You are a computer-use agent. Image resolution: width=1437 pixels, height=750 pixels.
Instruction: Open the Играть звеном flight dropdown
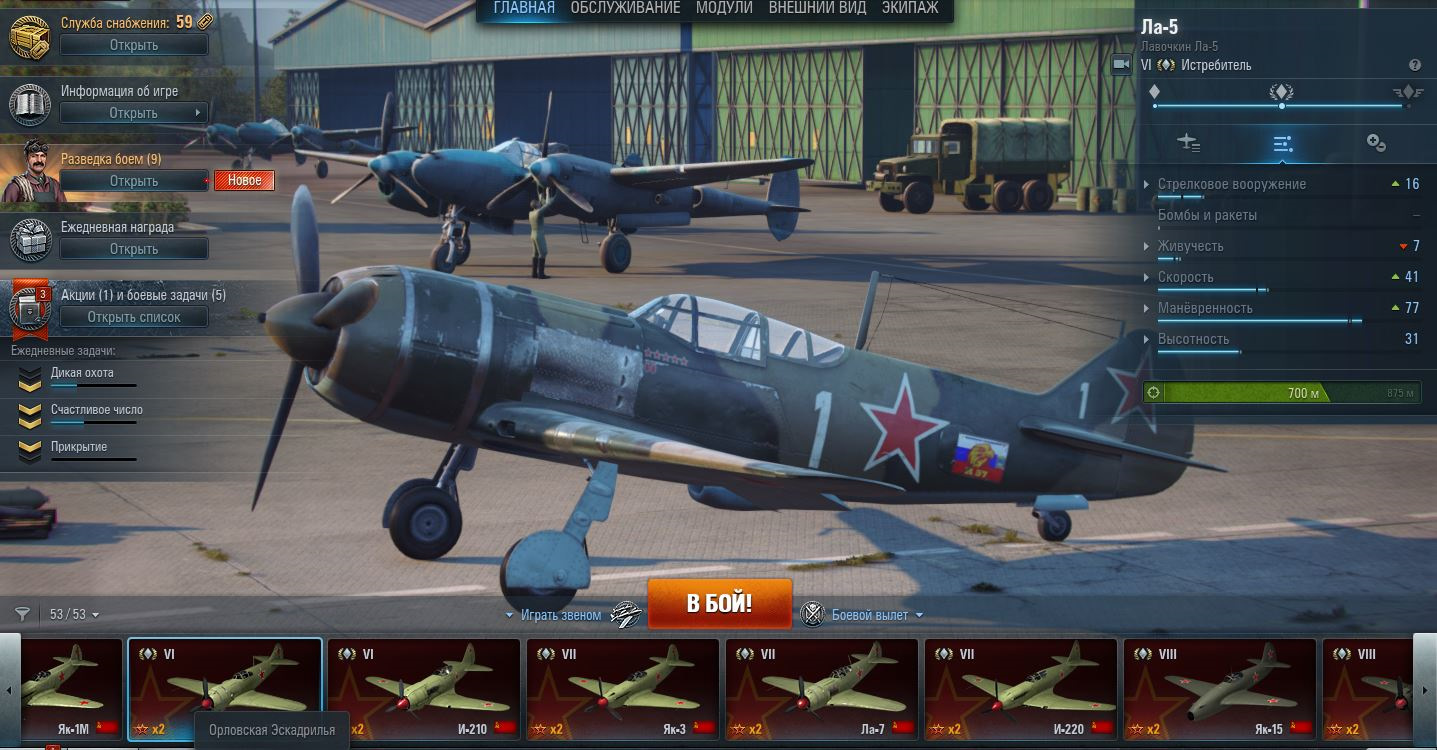[x=553, y=615]
